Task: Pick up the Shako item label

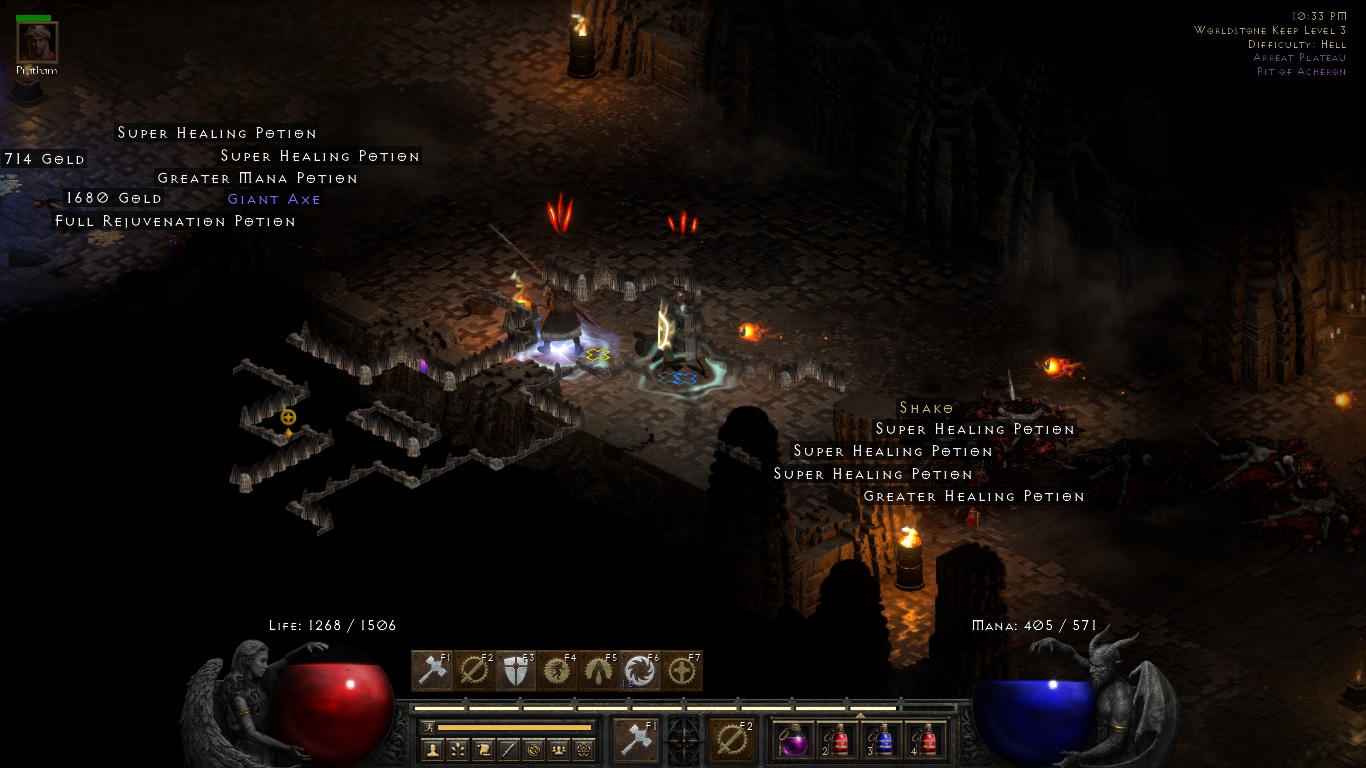Action: 926,408
